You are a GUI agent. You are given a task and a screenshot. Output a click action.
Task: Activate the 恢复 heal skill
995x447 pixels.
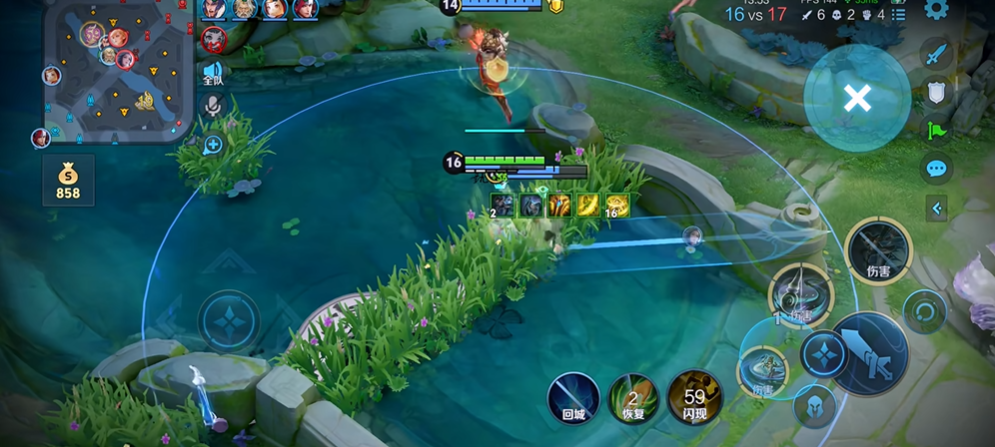633,397
